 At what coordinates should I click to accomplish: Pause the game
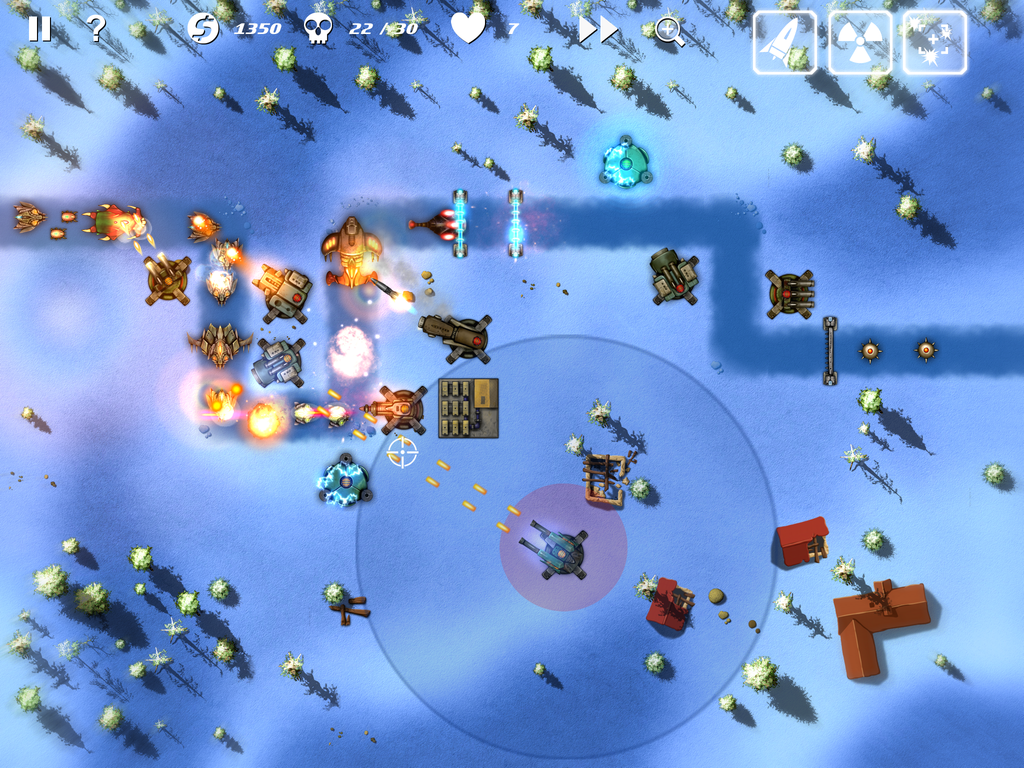coord(39,28)
